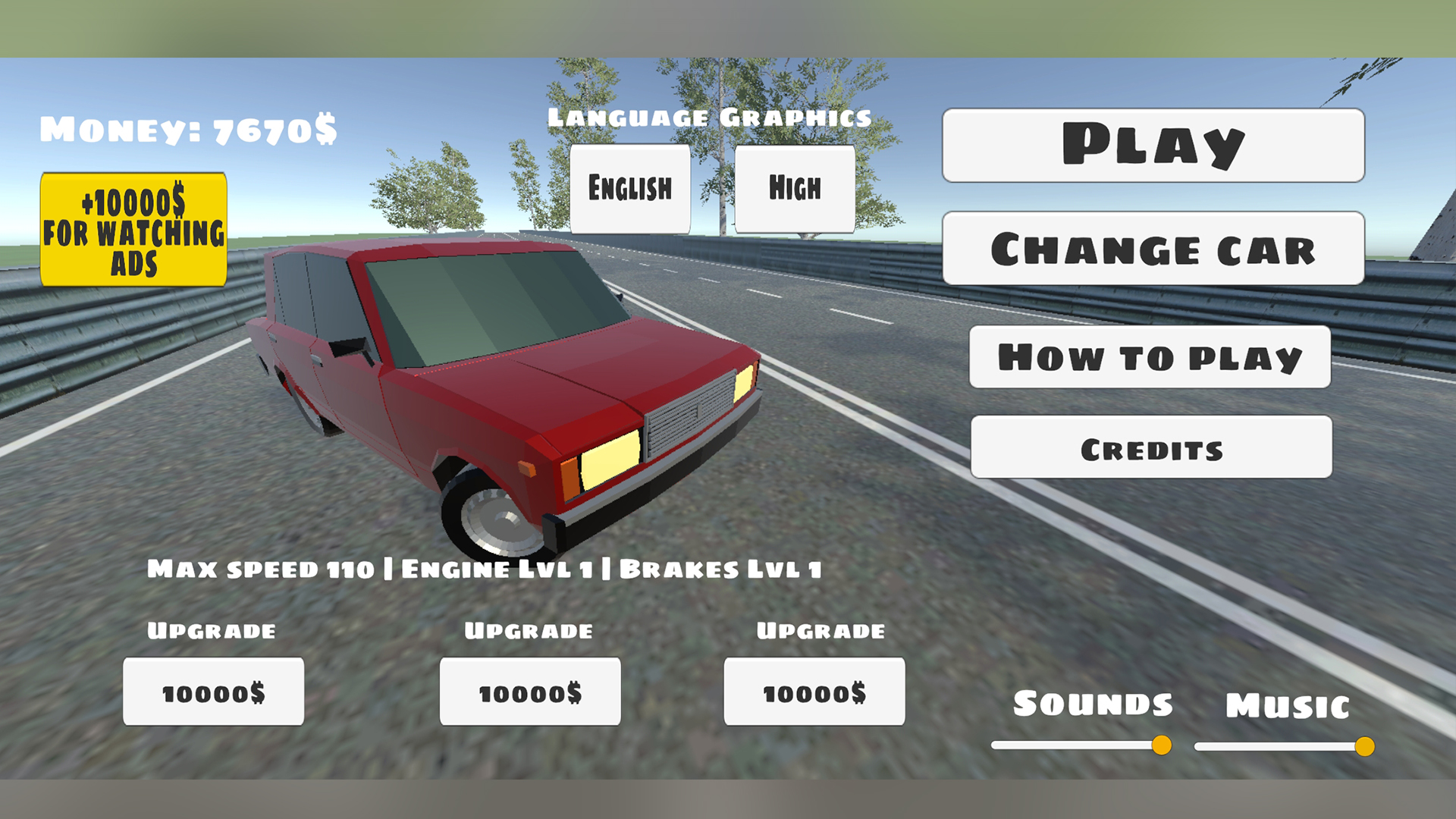
Task: Change the High graphics setting
Action: 794,188
